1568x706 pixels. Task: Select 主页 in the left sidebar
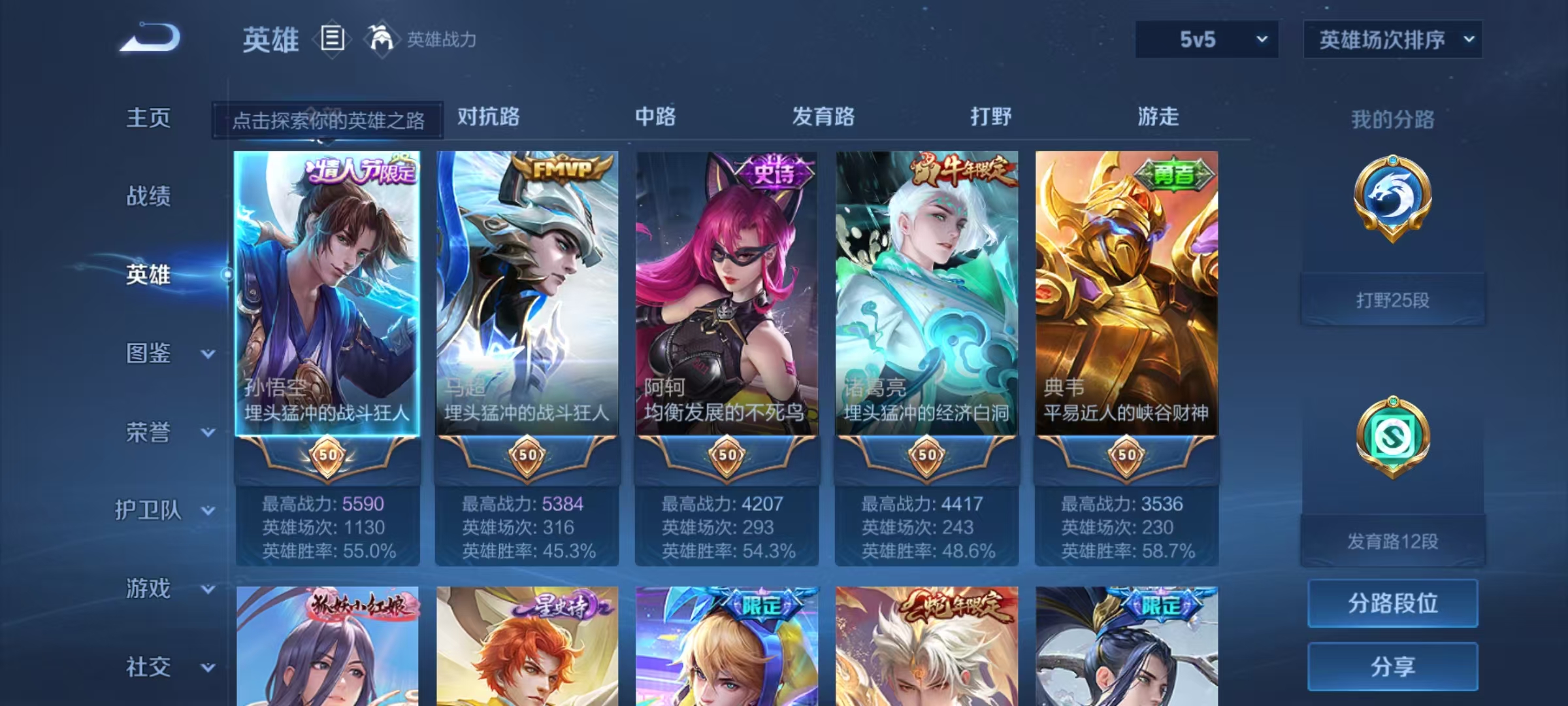148,118
